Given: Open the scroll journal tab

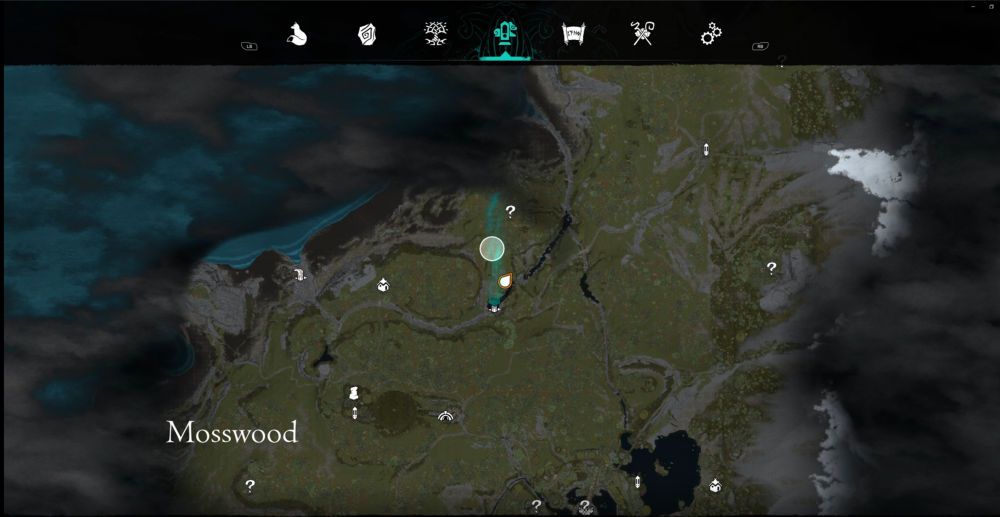Looking at the screenshot, I should (573, 35).
